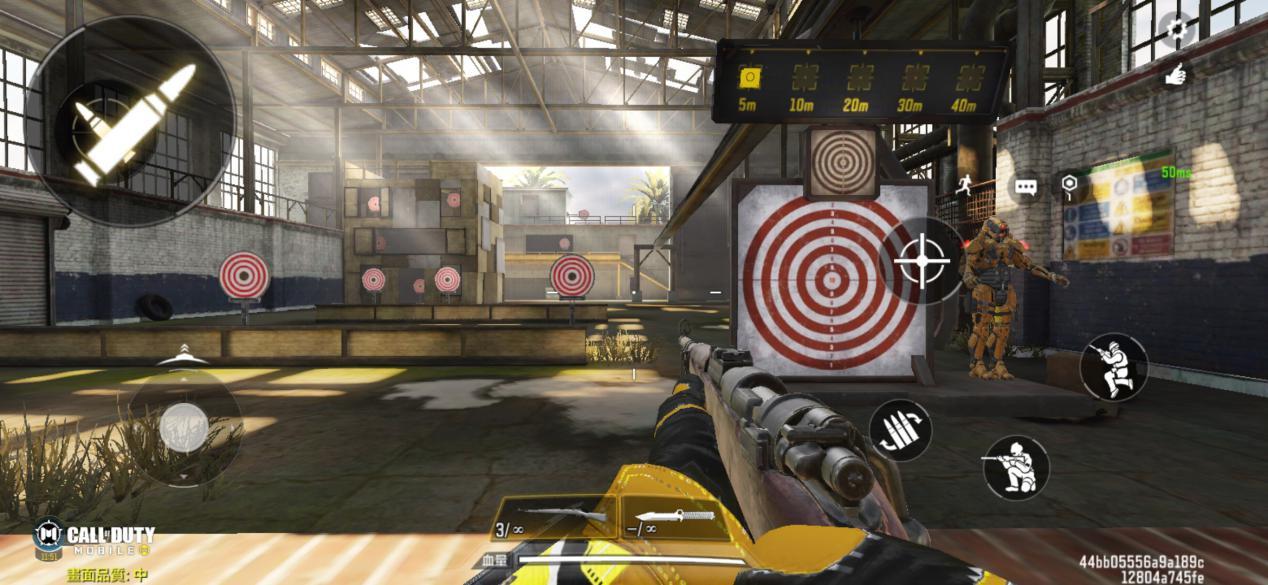Switch to the combat knife slot

(669, 518)
